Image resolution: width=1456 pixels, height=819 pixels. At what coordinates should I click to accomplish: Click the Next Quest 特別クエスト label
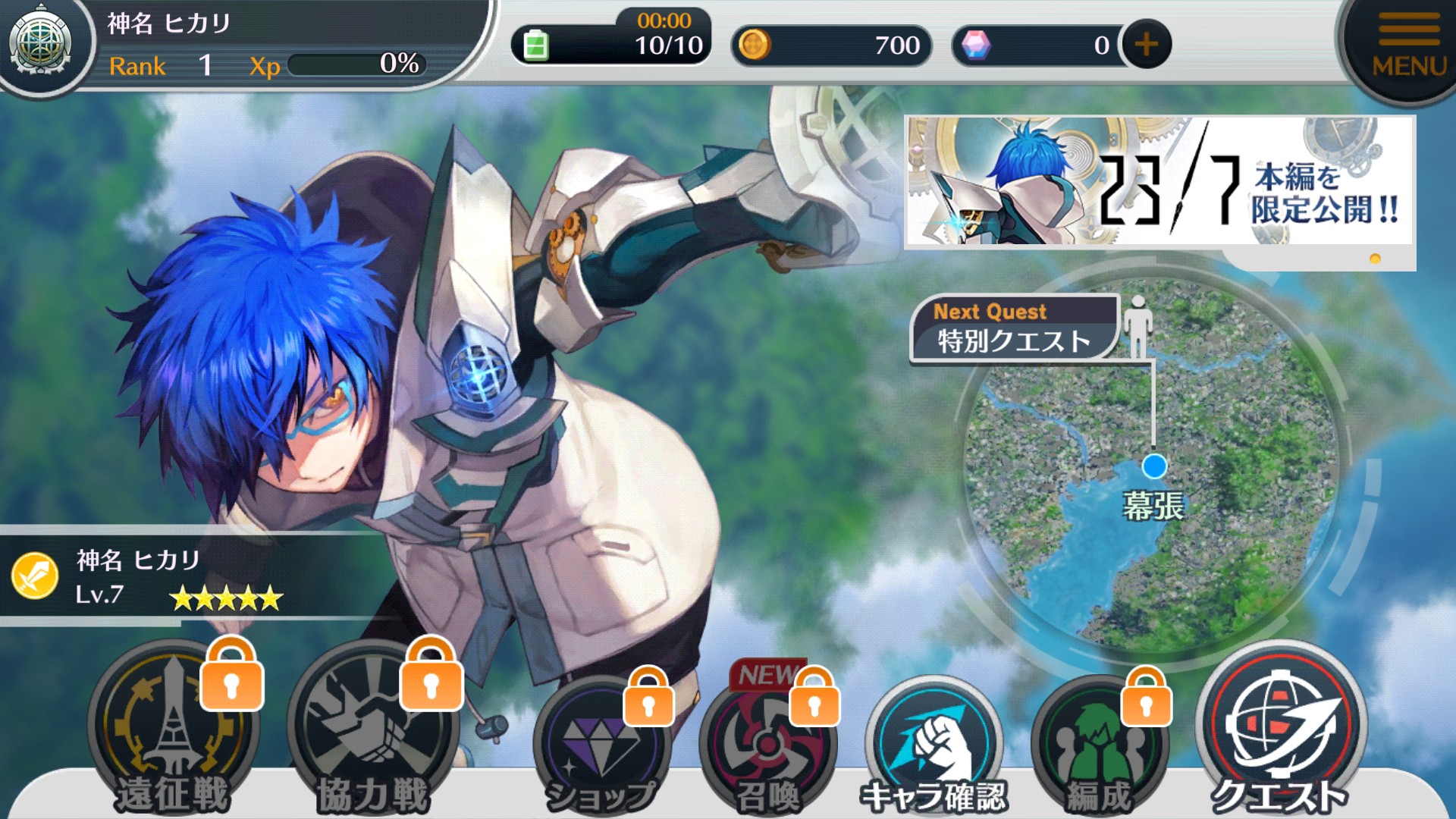coord(1013,329)
